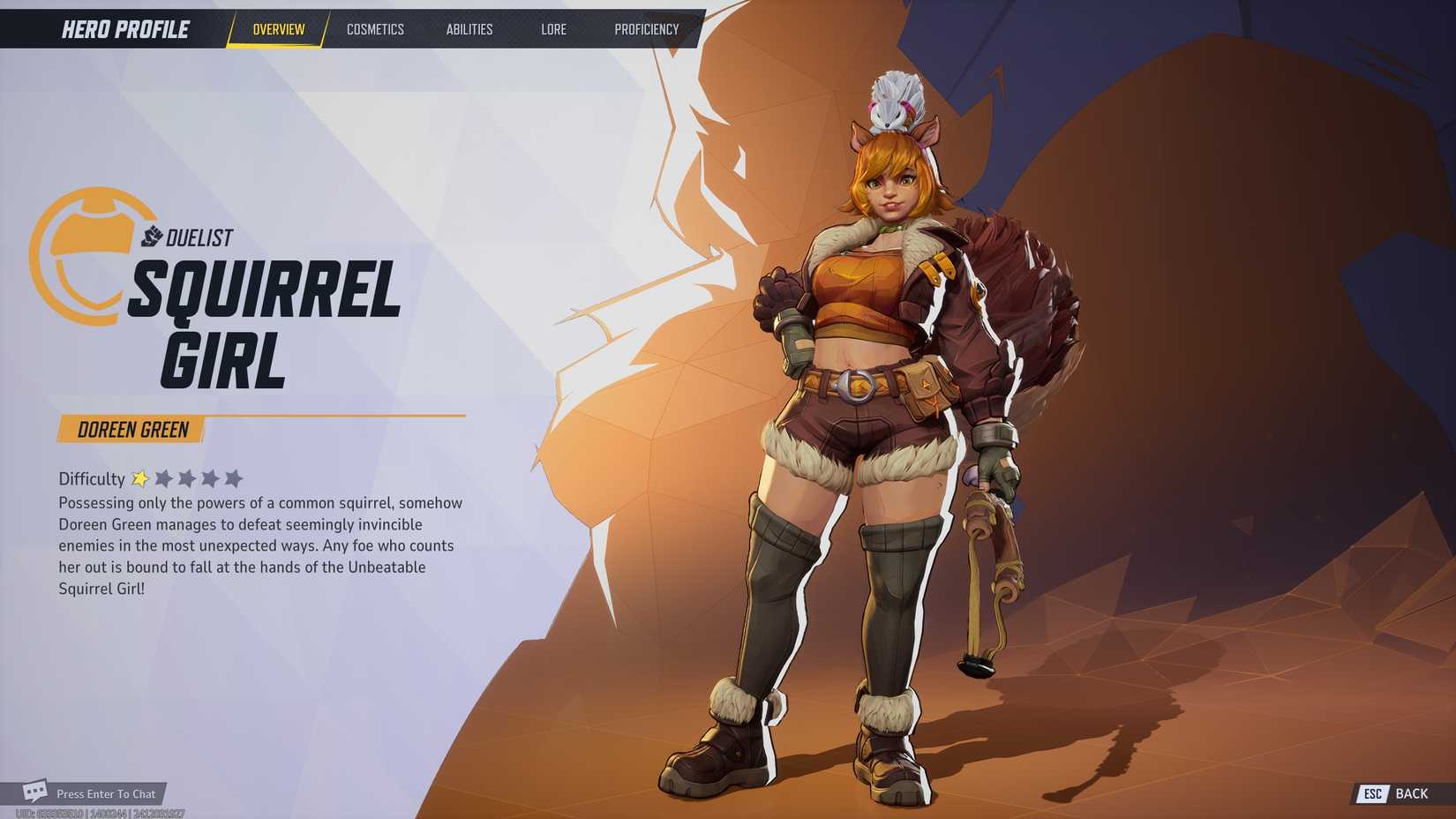This screenshot has height=819, width=1456.
Task: Adjust rating on the third difficulty star
Action: pyautogui.click(x=187, y=477)
